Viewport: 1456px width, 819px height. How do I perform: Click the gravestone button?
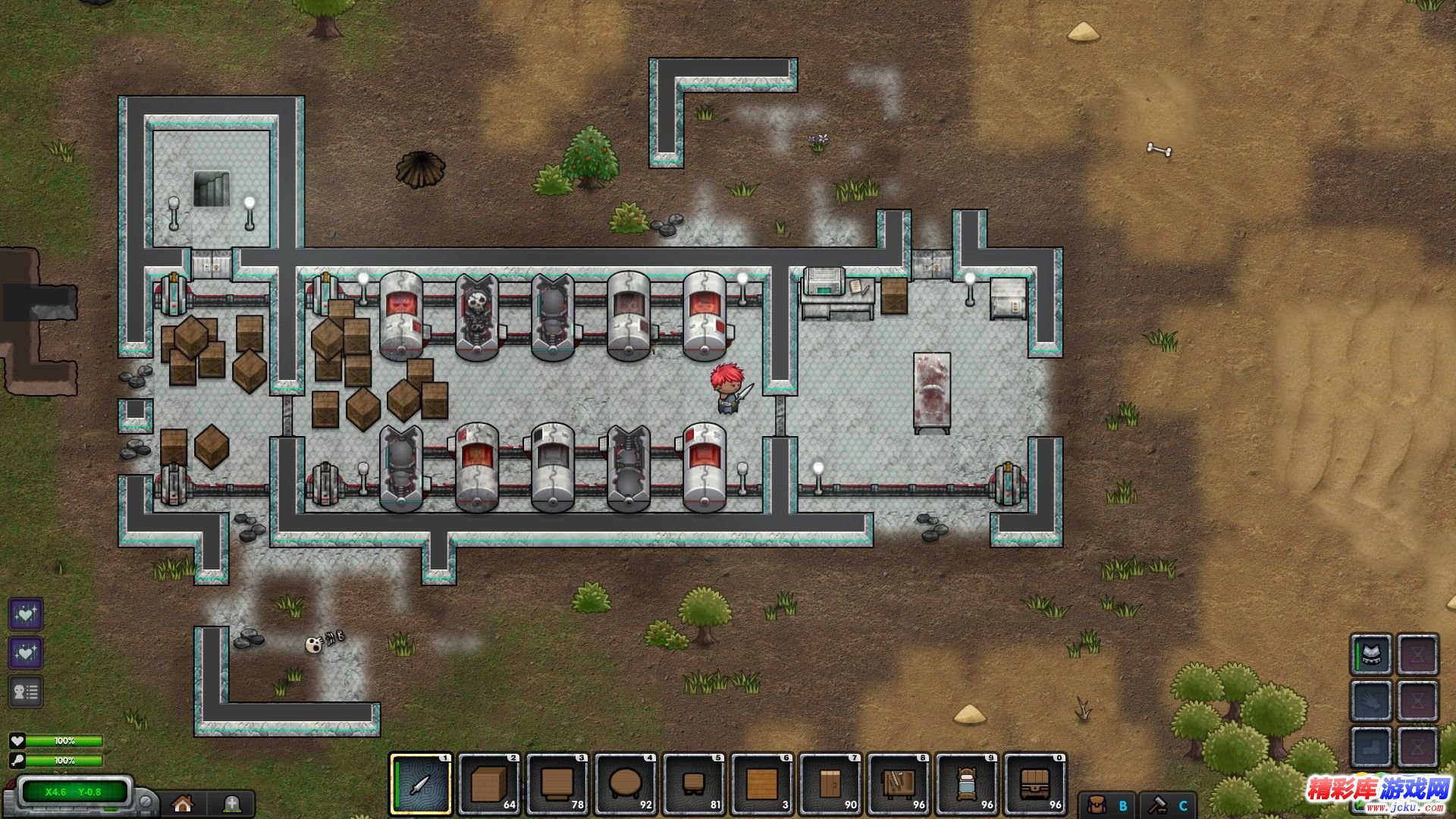pyautogui.click(x=232, y=804)
